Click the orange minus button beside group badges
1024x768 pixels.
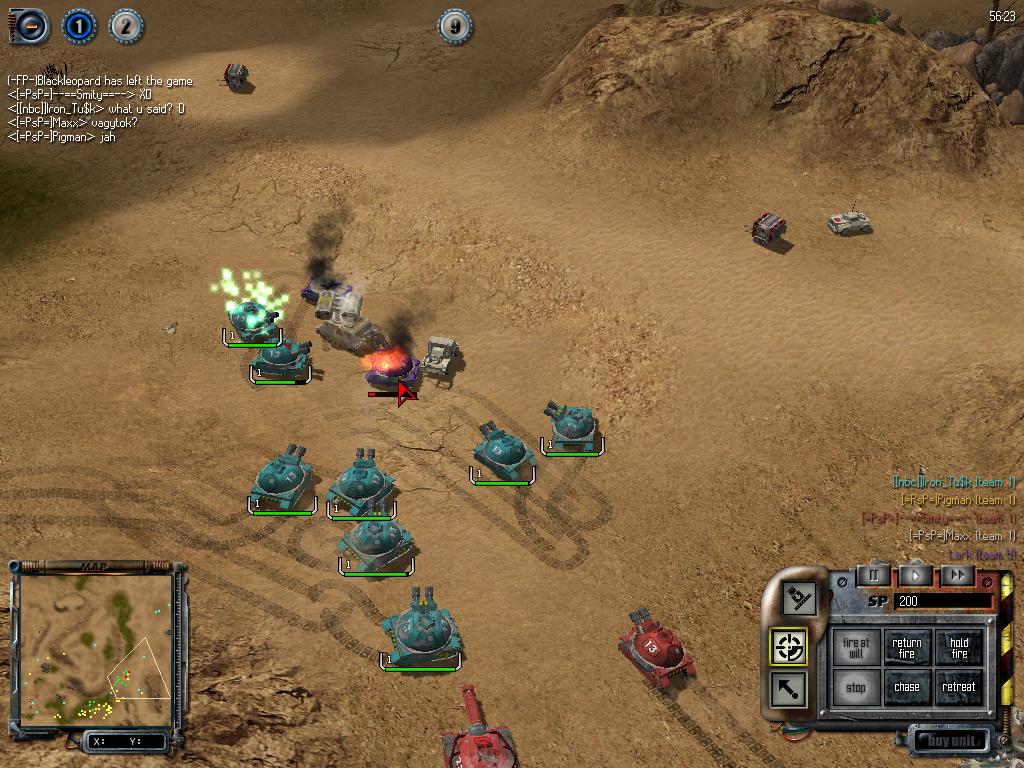(x=31, y=27)
